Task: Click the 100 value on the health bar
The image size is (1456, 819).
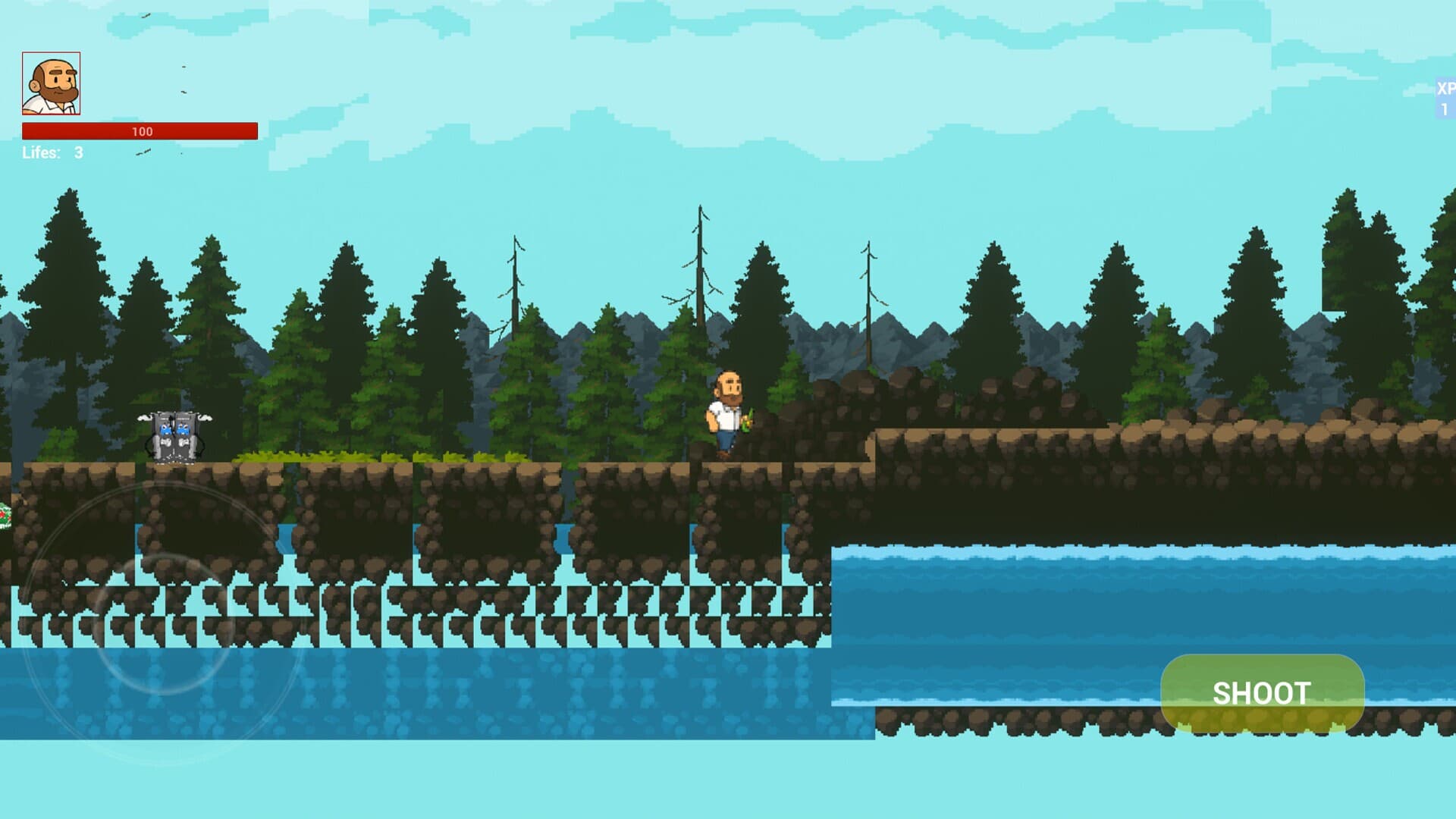Action: pyautogui.click(x=141, y=131)
